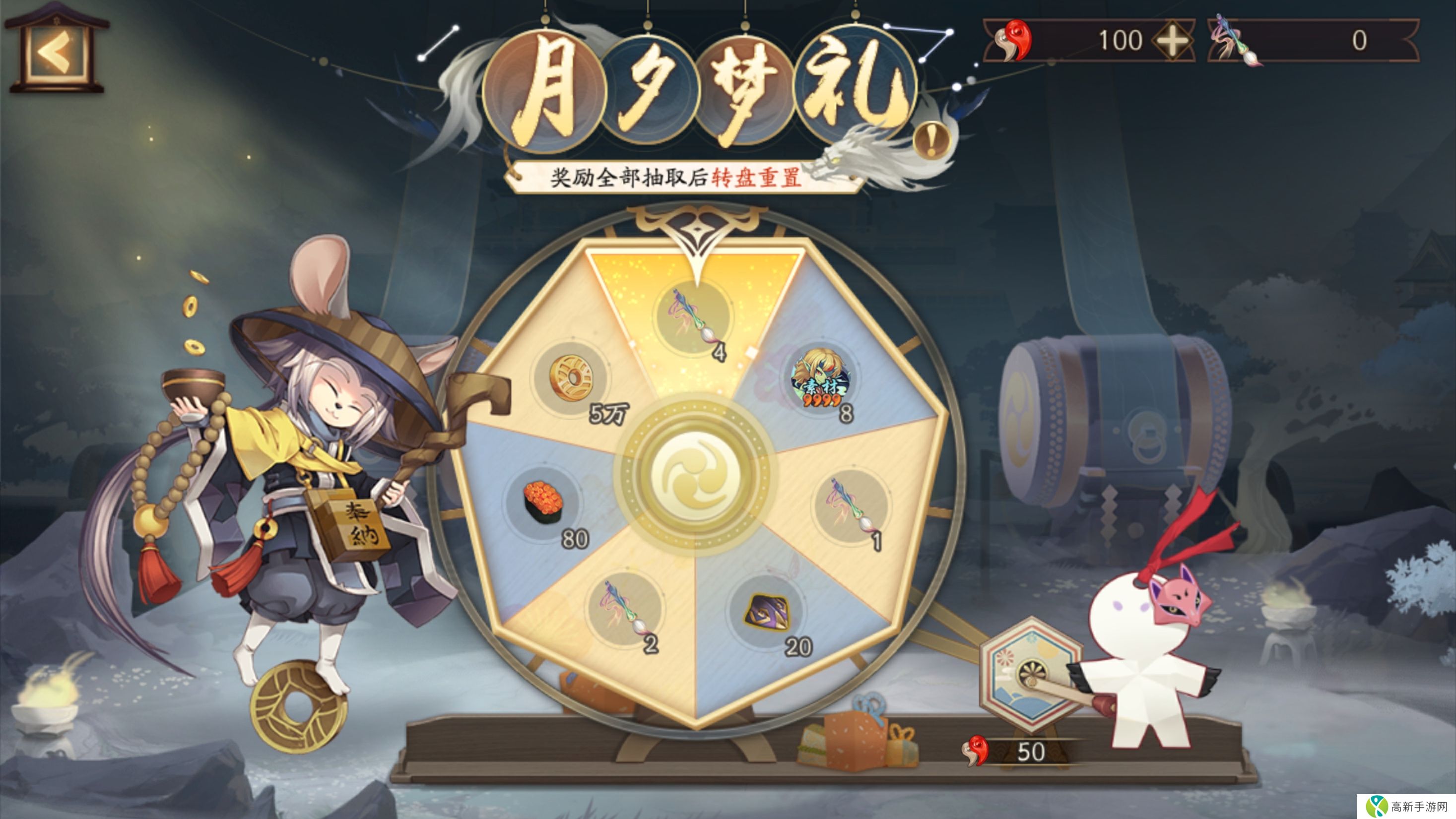Open the 高新手游网 watermark link
Image resolution: width=1456 pixels, height=819 pixels.
pyautogui.click(x=1406, y=806)
